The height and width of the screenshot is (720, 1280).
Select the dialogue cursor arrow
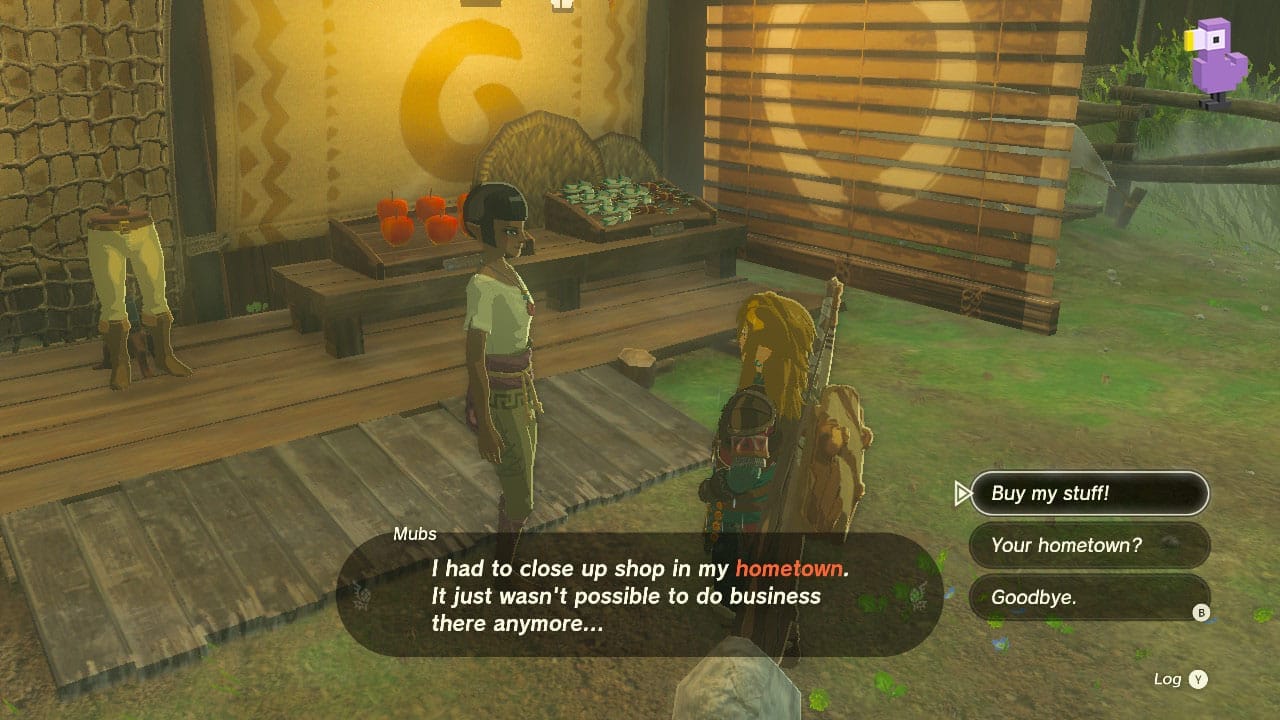961,492
